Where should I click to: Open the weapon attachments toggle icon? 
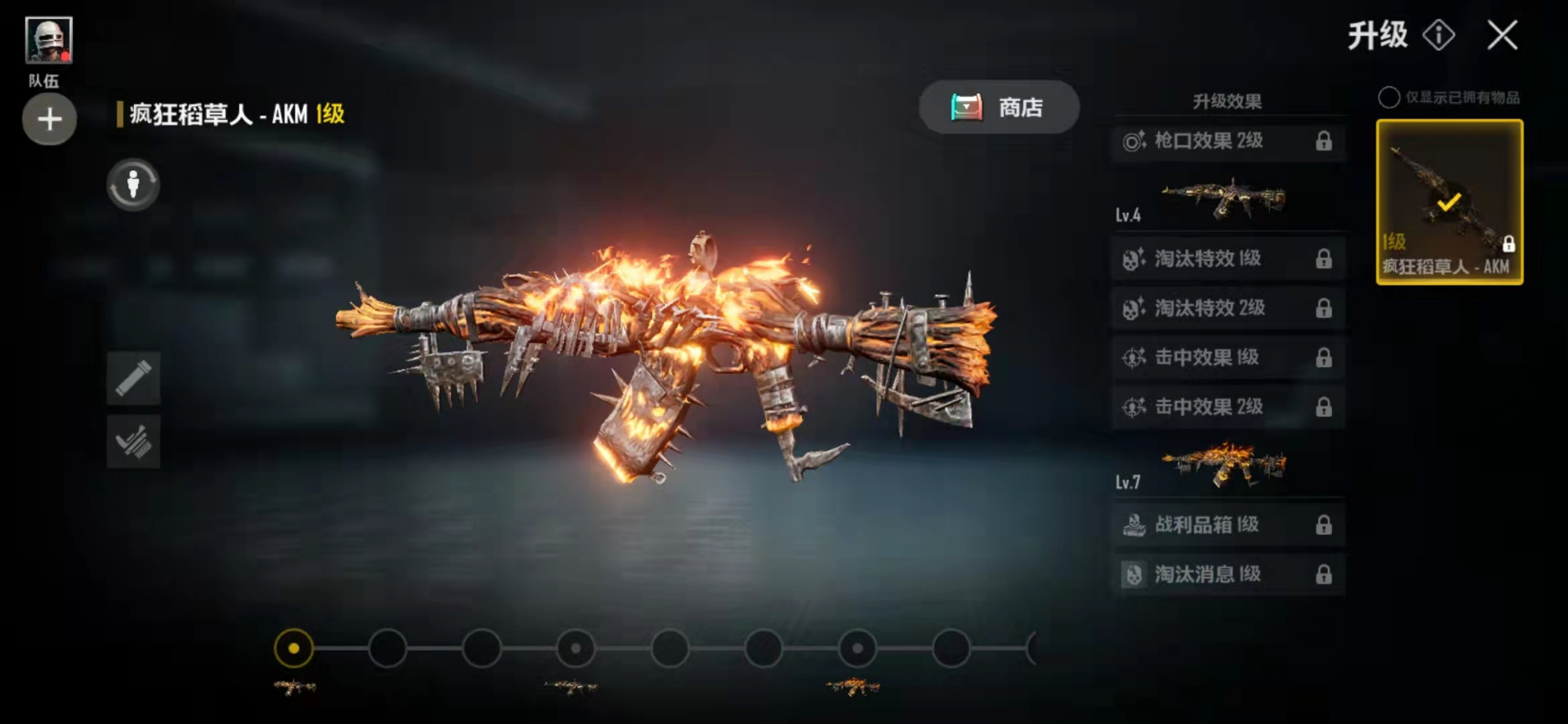coord(133,442)
